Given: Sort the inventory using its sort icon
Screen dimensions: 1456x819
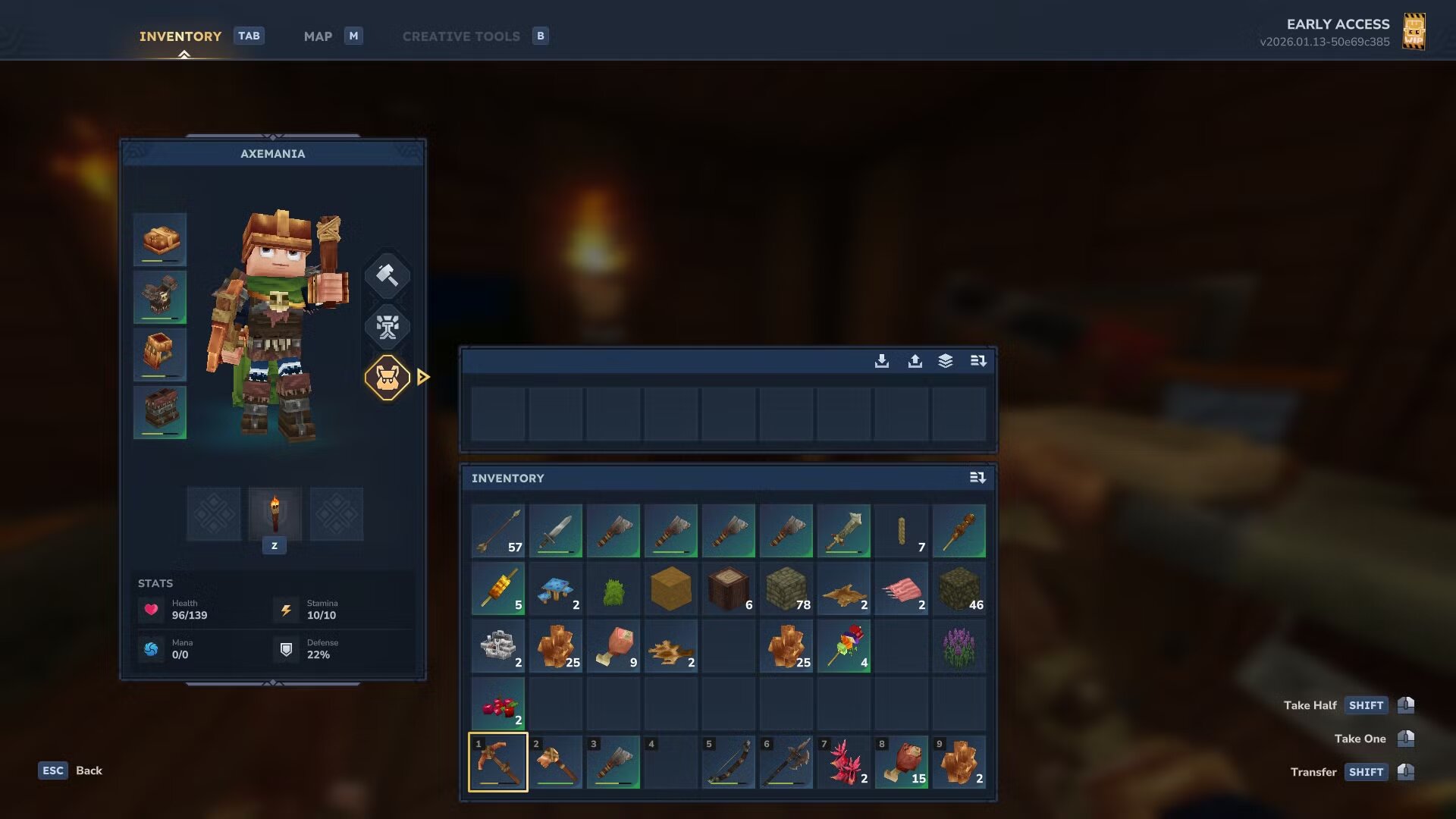Looking at the screenshot, I should [978, 478].
